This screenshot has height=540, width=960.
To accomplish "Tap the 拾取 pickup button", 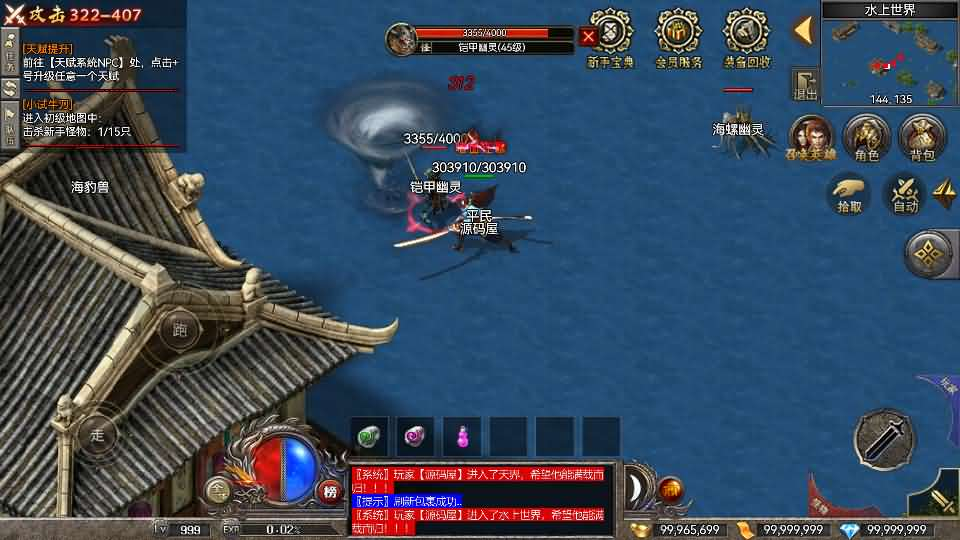I will (x=849, y=194).
